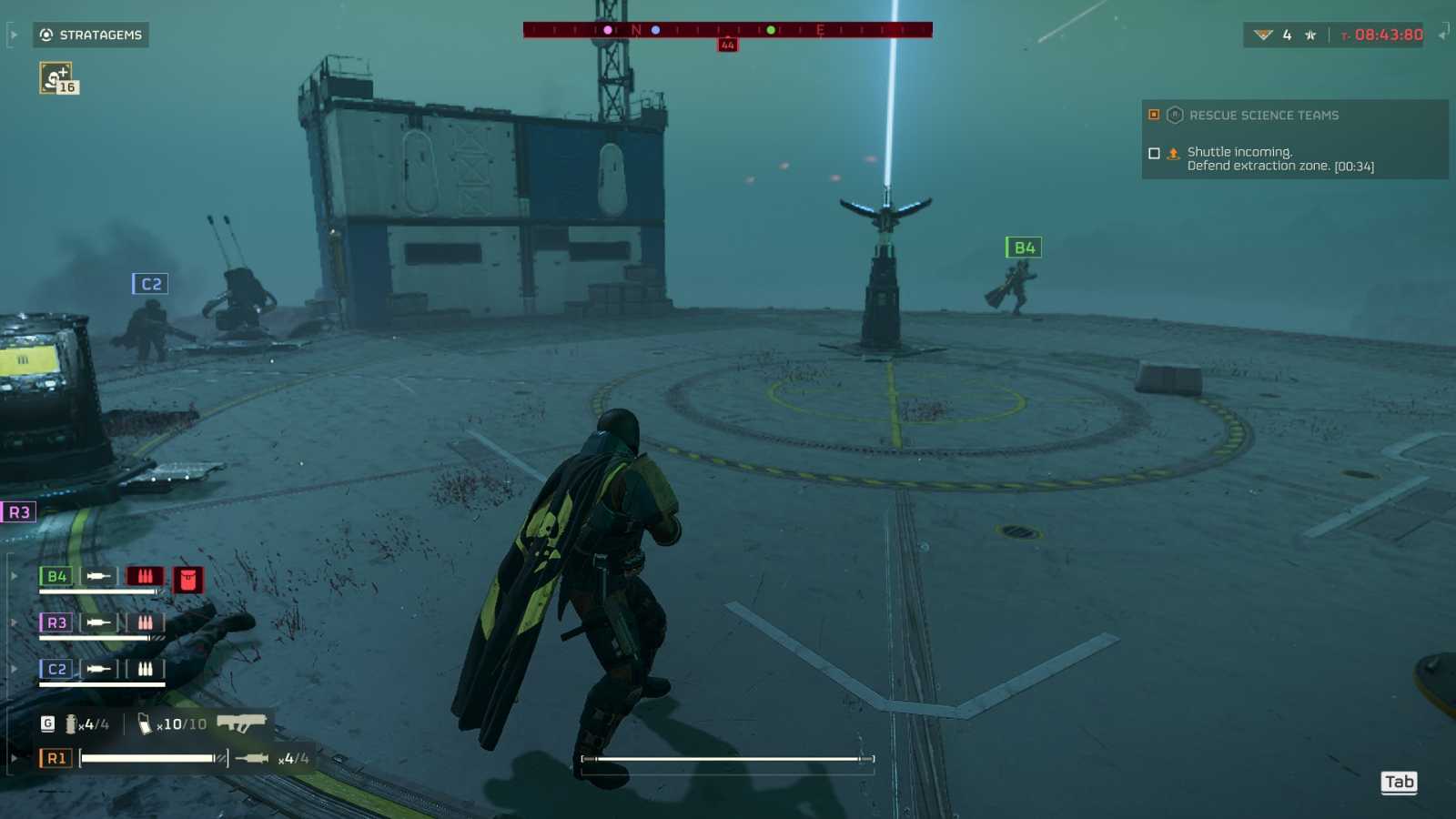Expand the B4 squad member entry

[13, 576]
